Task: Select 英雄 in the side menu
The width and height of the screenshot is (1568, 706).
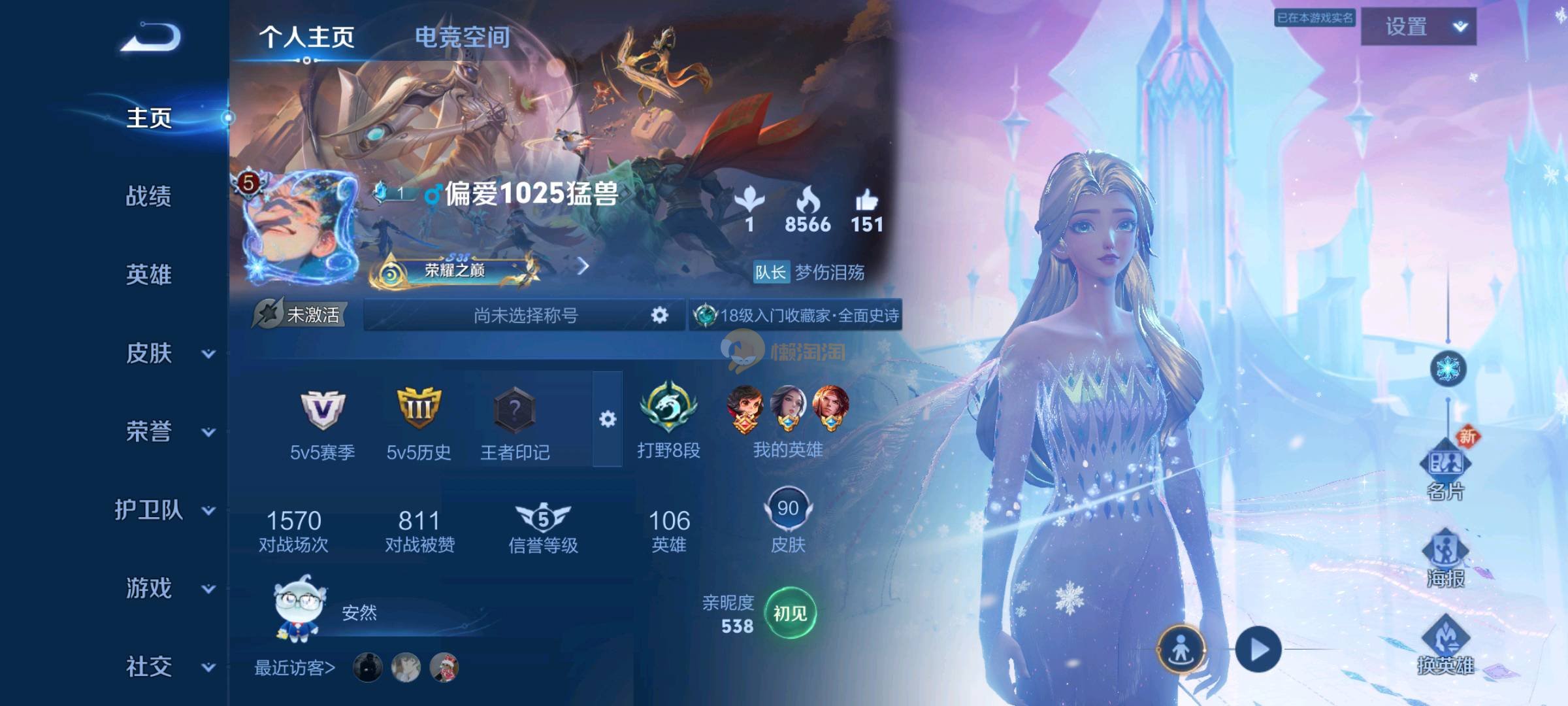Action: [148, 275]
